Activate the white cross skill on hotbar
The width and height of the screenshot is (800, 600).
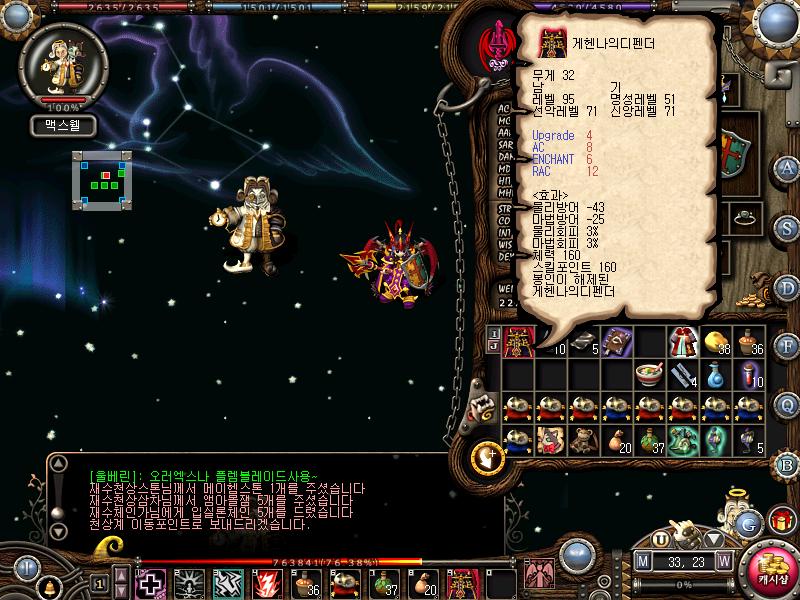click(x=151, y=583)
